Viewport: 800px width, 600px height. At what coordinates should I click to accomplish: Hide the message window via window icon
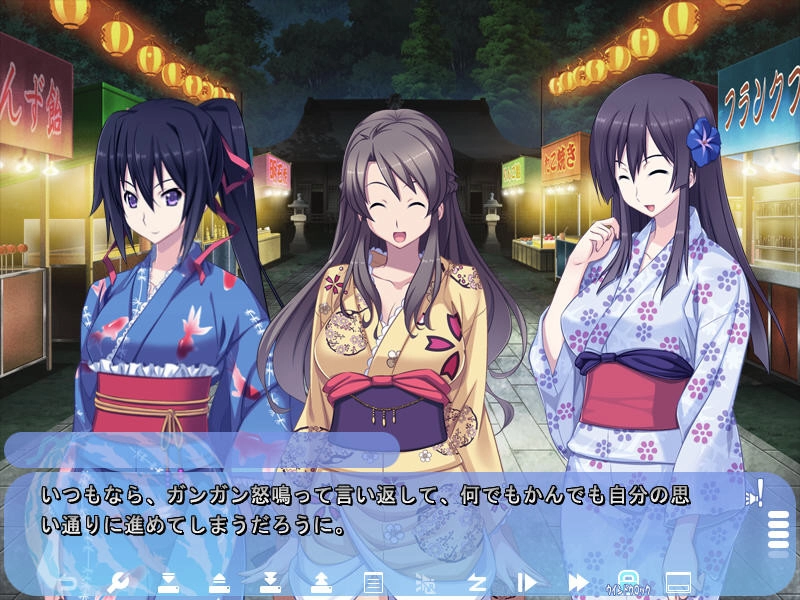click(679, 582)
